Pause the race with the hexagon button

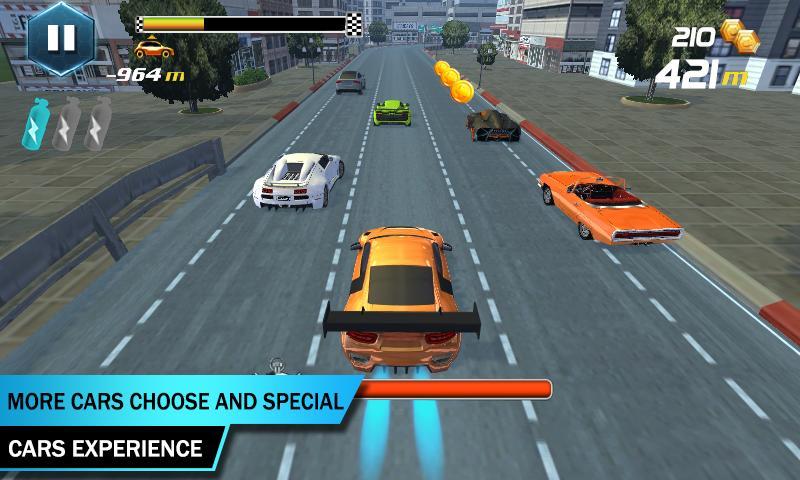tap(60, 38)
